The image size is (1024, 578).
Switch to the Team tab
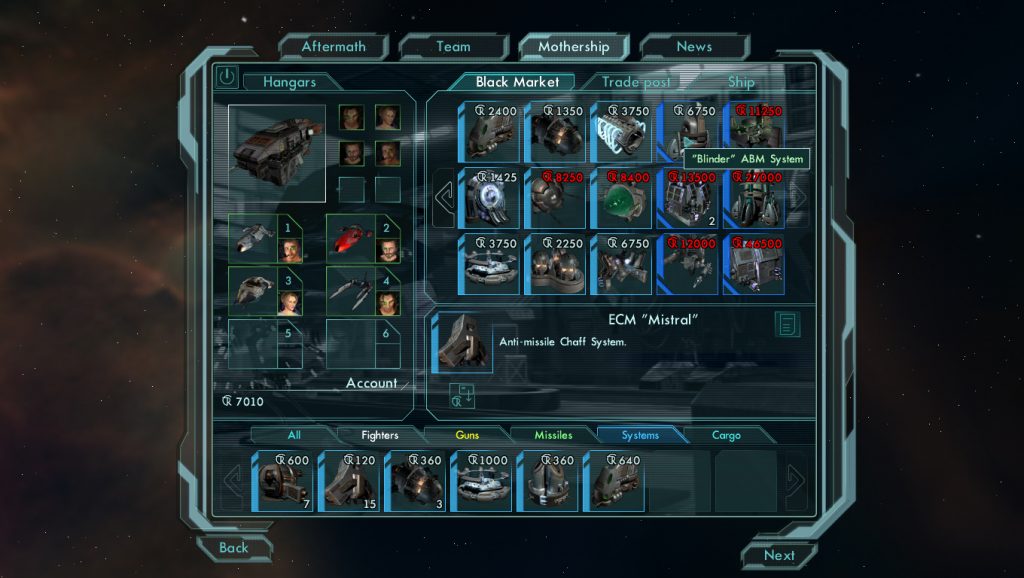point(453,46)
